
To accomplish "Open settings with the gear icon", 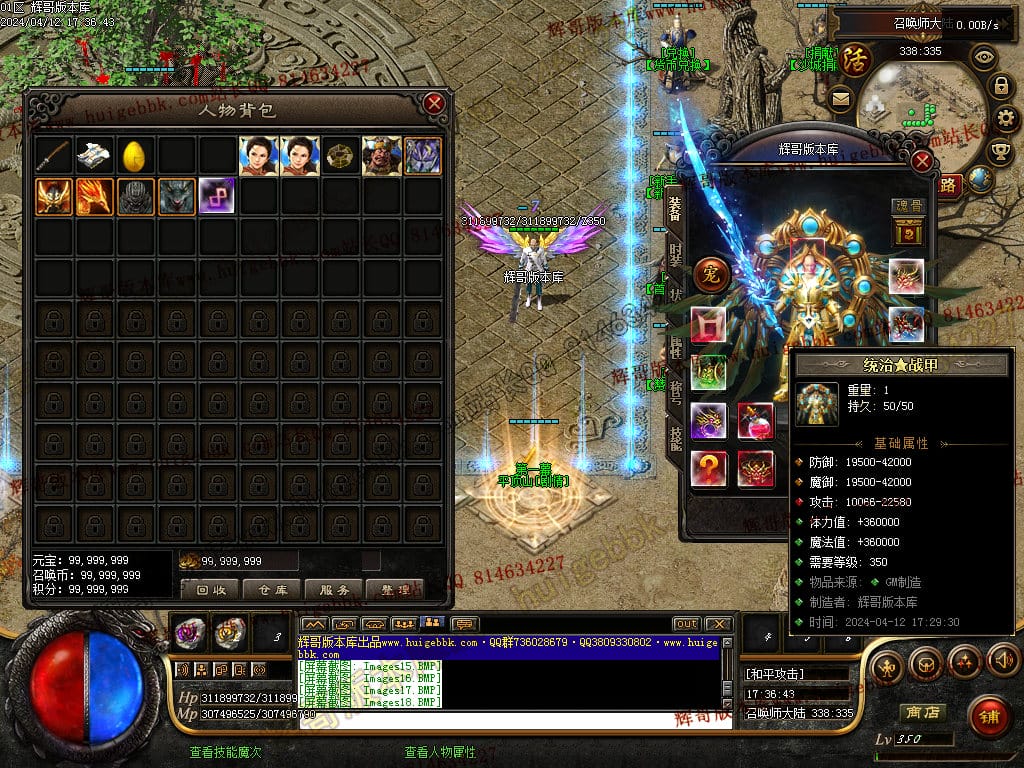I will 1000,119.
